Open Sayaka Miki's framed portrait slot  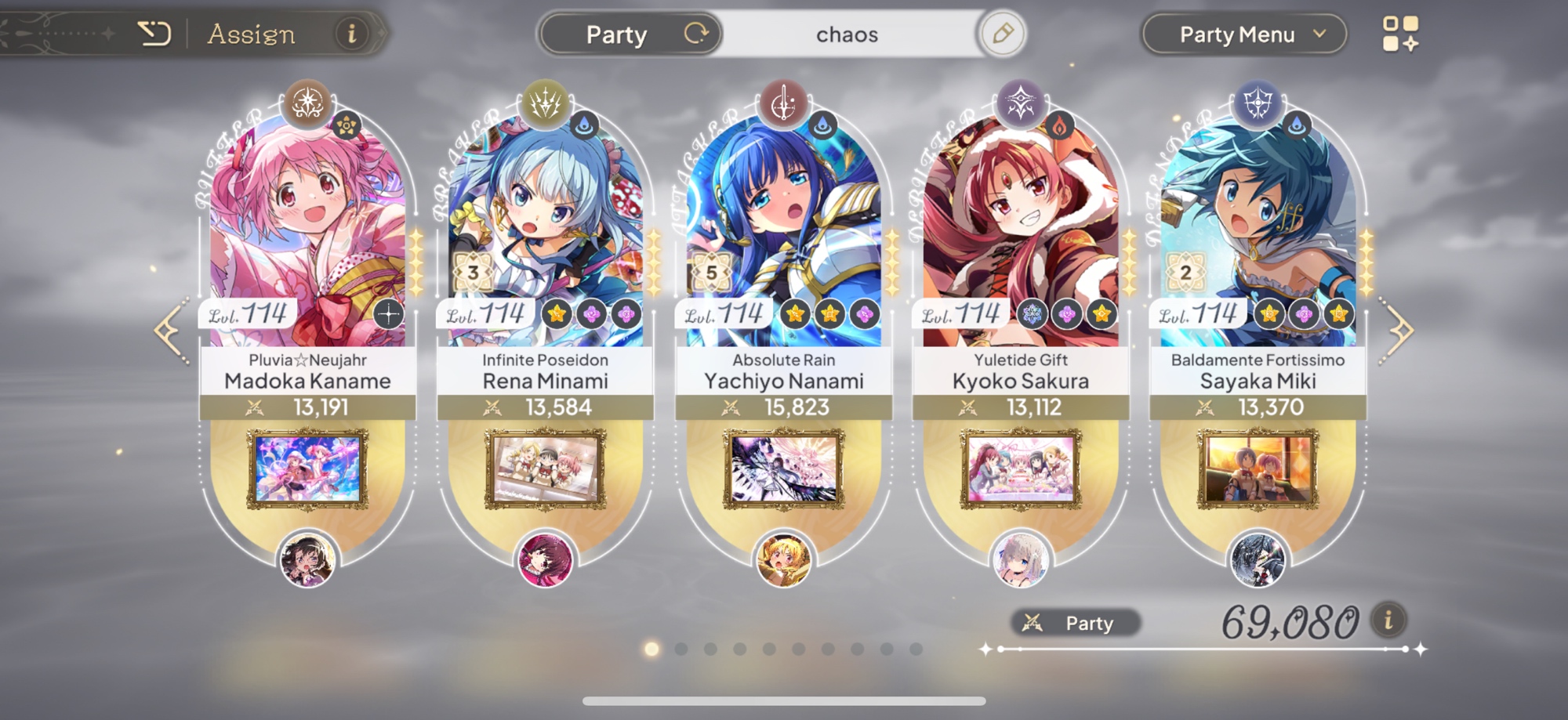point(1258,469)
